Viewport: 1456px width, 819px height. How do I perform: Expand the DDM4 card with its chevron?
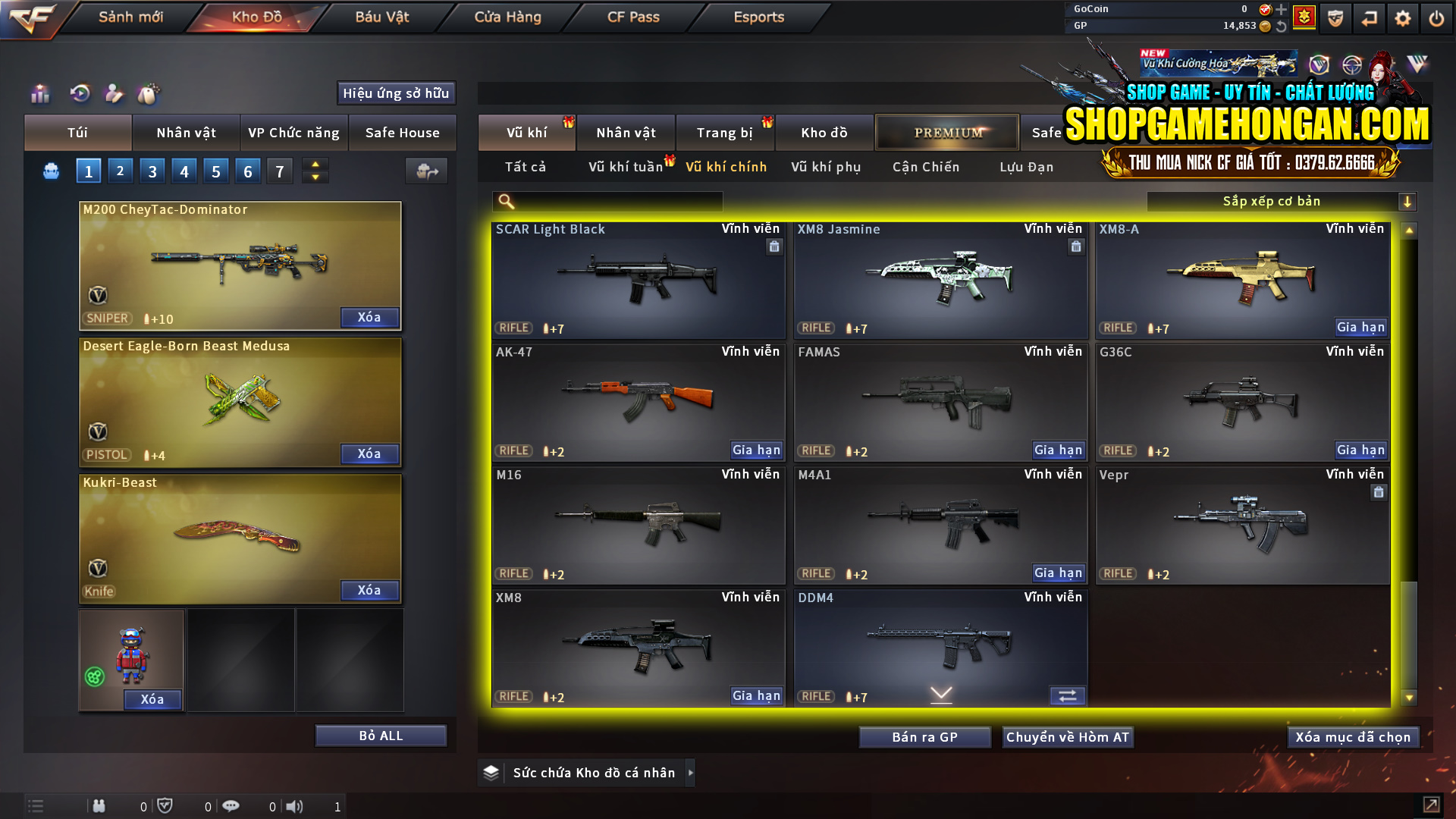[940, 695]
